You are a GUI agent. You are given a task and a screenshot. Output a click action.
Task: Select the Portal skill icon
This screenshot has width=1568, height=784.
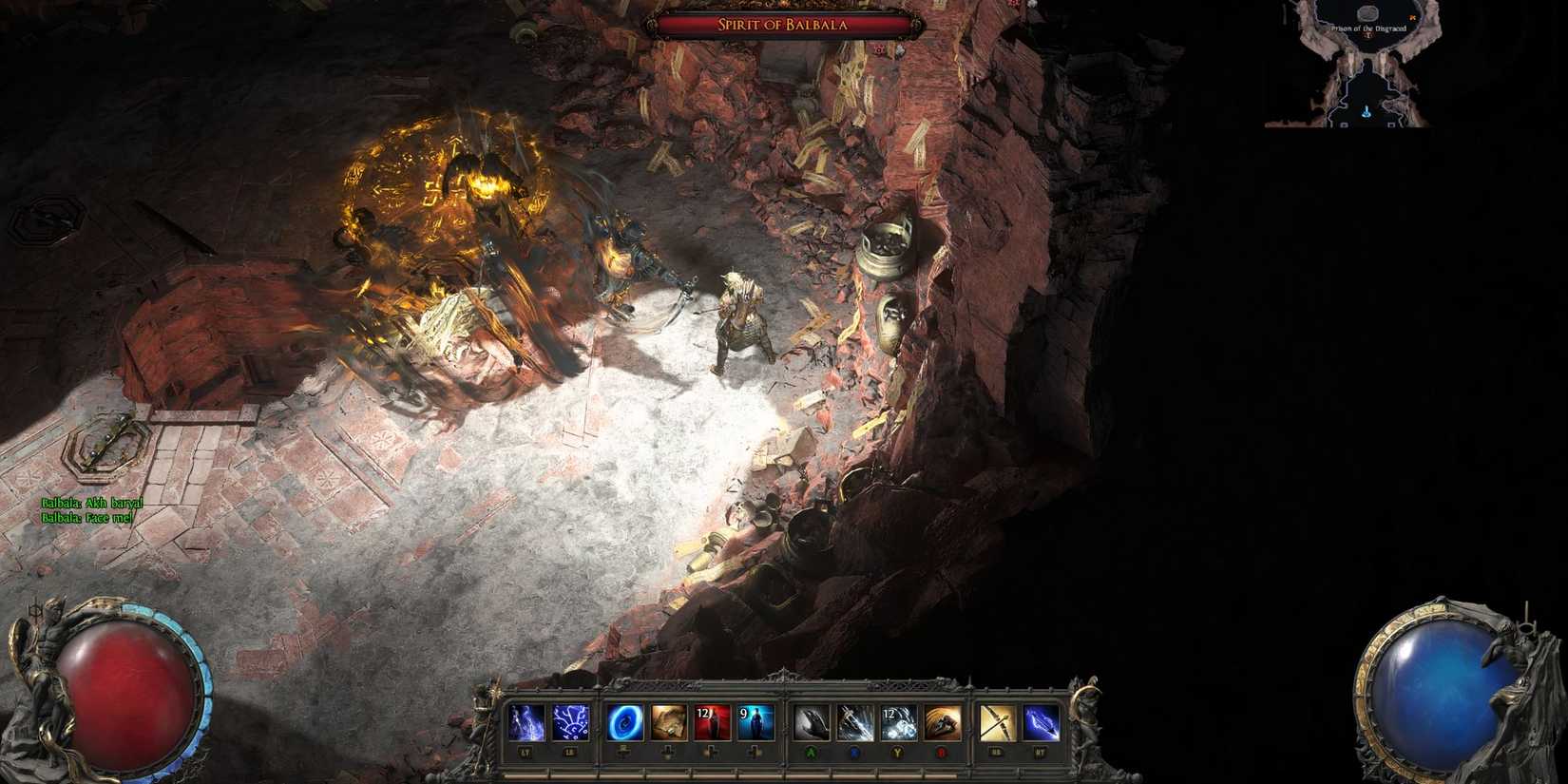pyautogui.click(x=626, y=720)
